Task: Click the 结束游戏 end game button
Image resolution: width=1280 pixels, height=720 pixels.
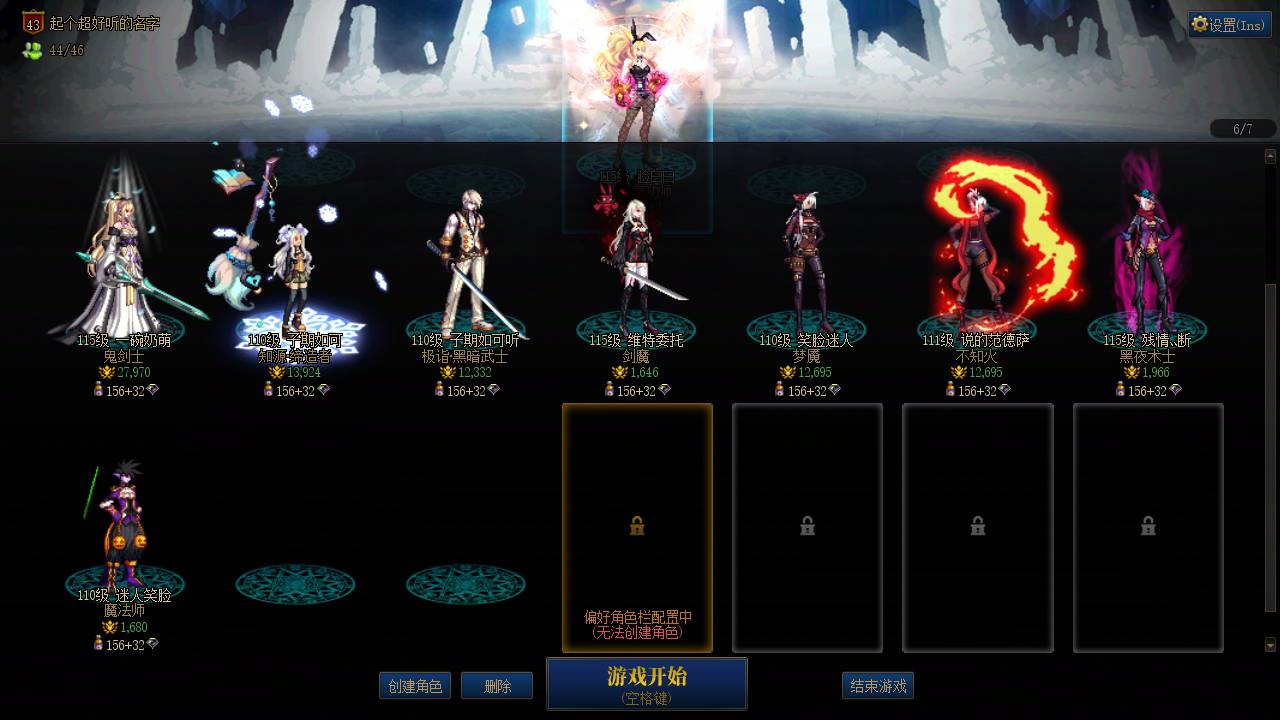Action: tap(875, 686)
